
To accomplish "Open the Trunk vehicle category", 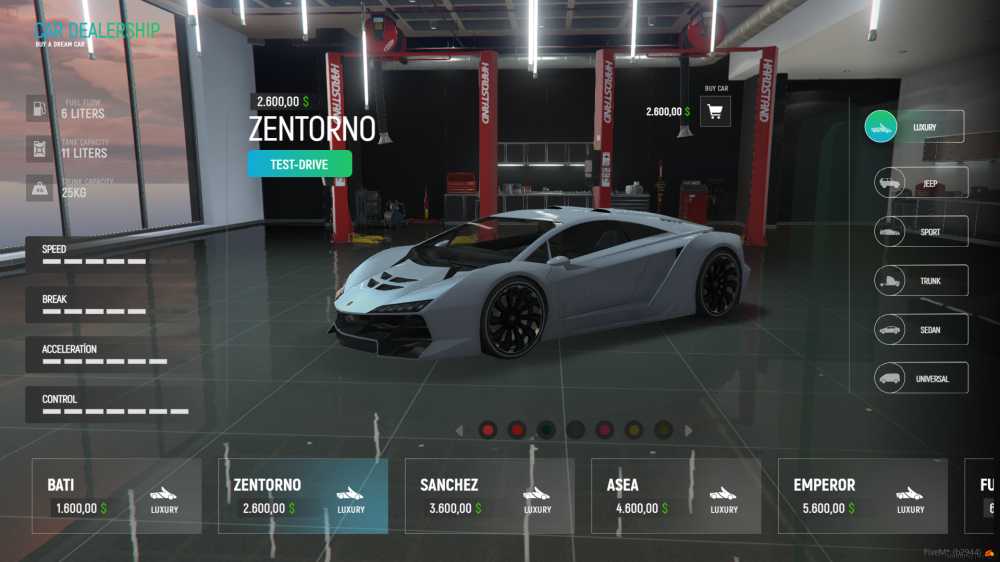I will click(x=921, y=281).
